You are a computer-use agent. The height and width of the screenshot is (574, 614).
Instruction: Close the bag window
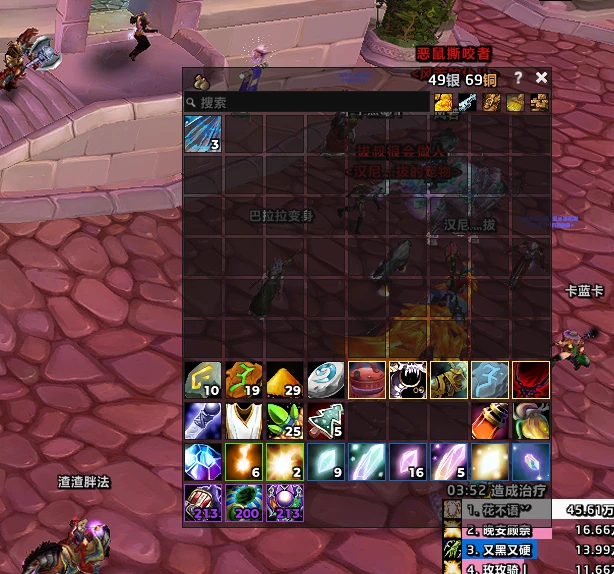click(542, 78)
